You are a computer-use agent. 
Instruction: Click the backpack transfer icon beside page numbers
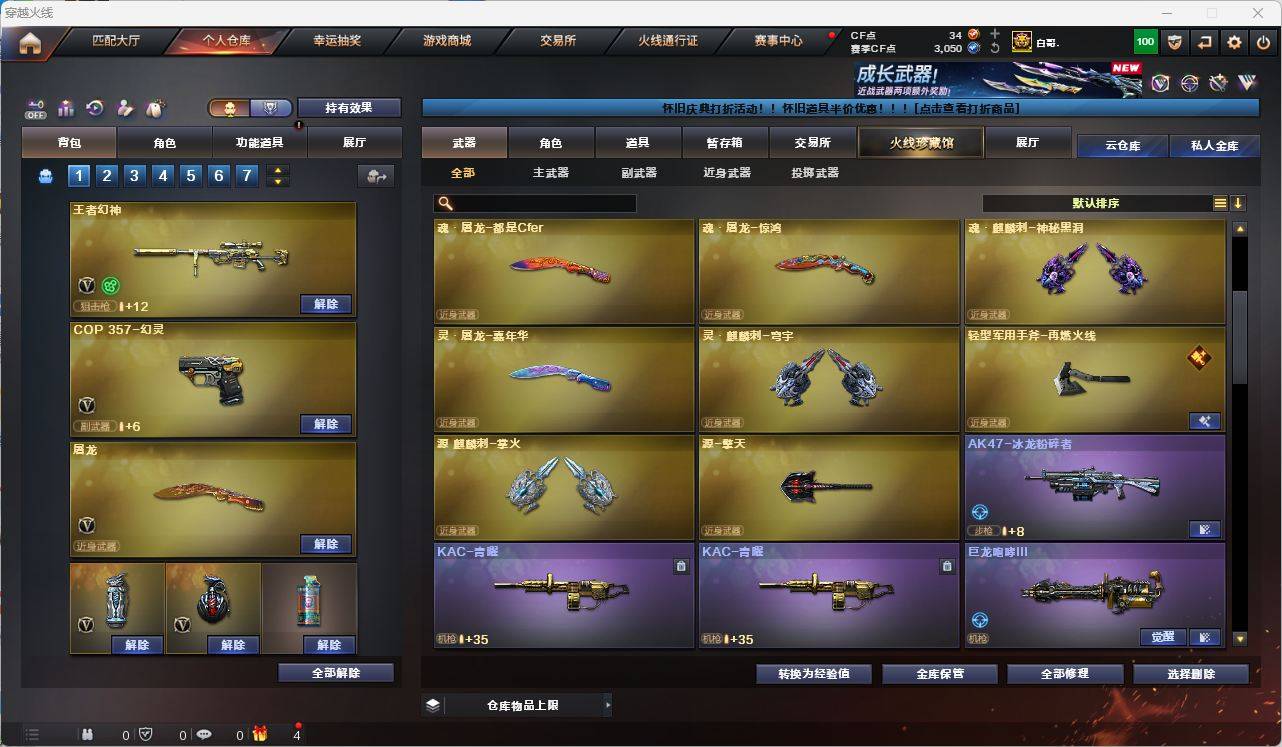click(x=375, y=175)
